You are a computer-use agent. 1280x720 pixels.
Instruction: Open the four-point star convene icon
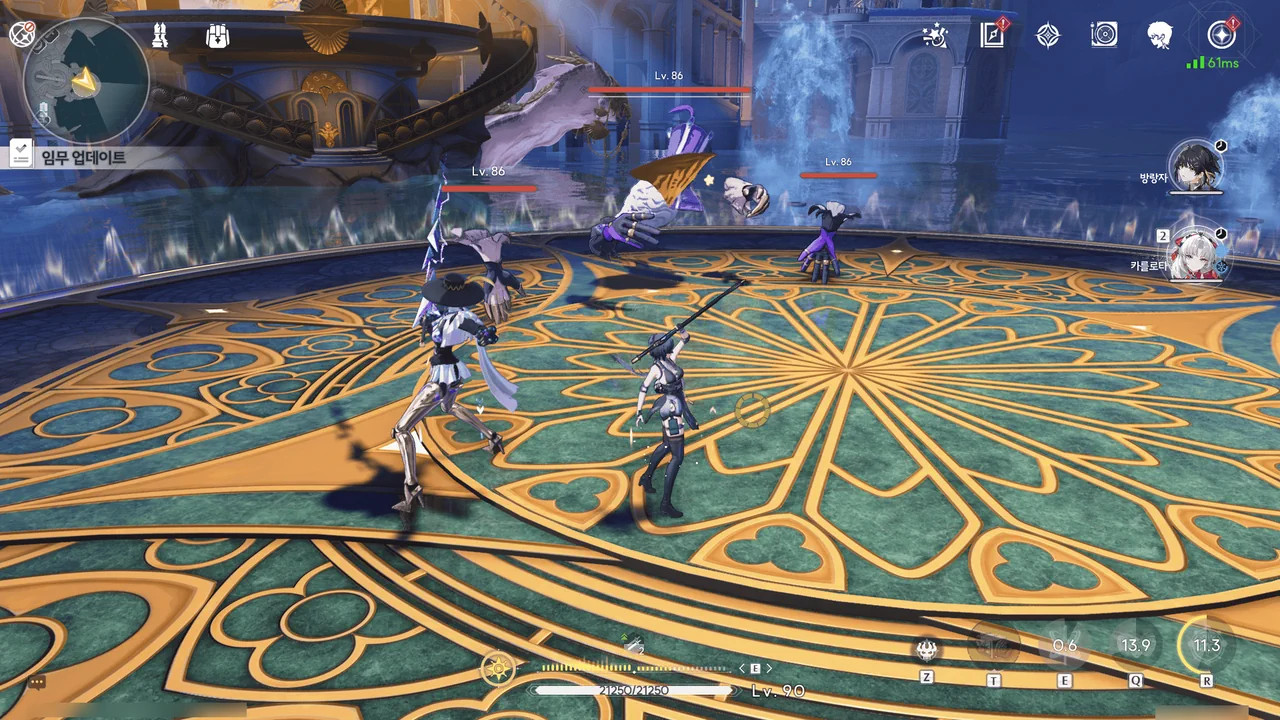click(1047, 36)
